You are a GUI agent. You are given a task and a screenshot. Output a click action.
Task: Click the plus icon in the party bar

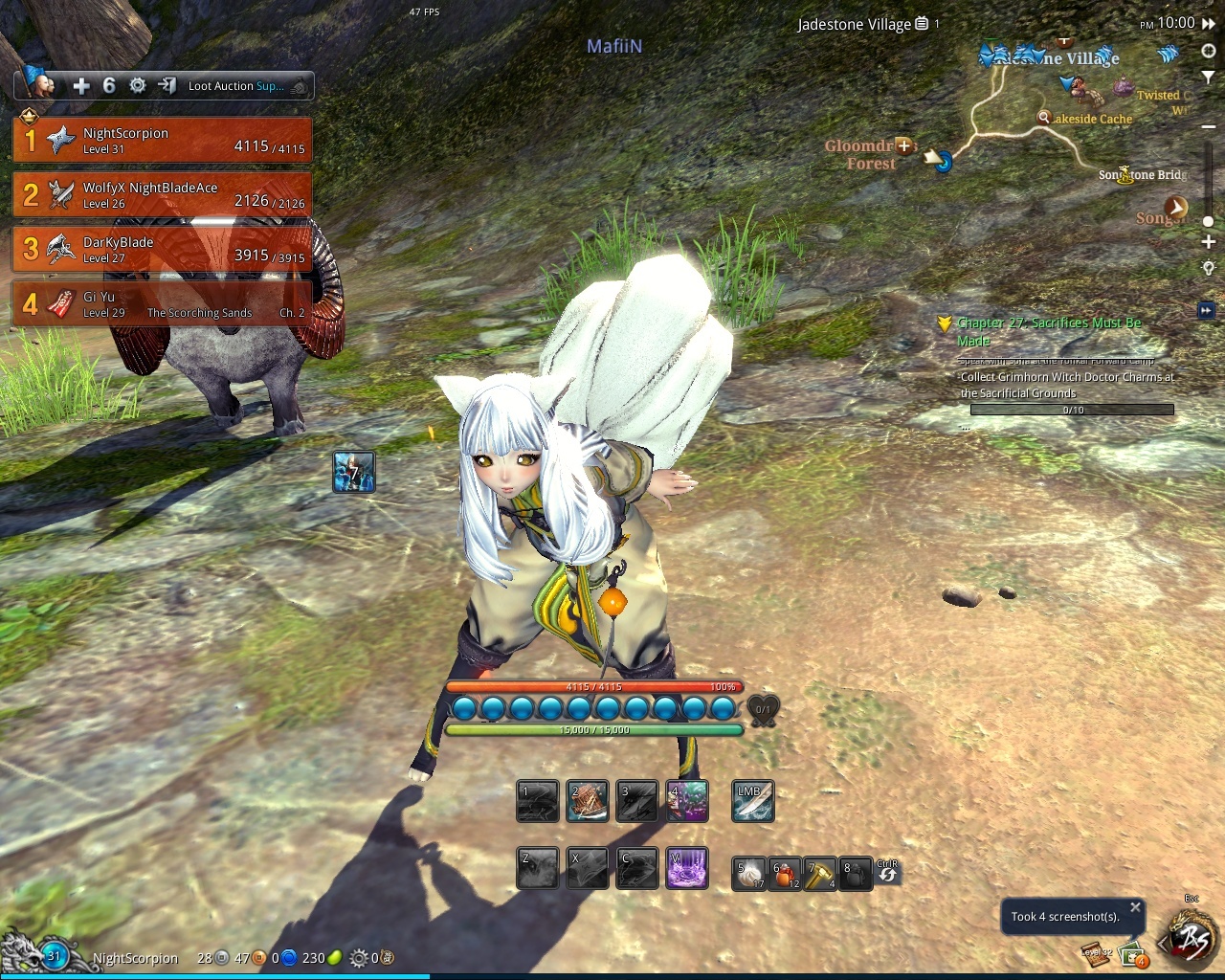tap(81, 86)
